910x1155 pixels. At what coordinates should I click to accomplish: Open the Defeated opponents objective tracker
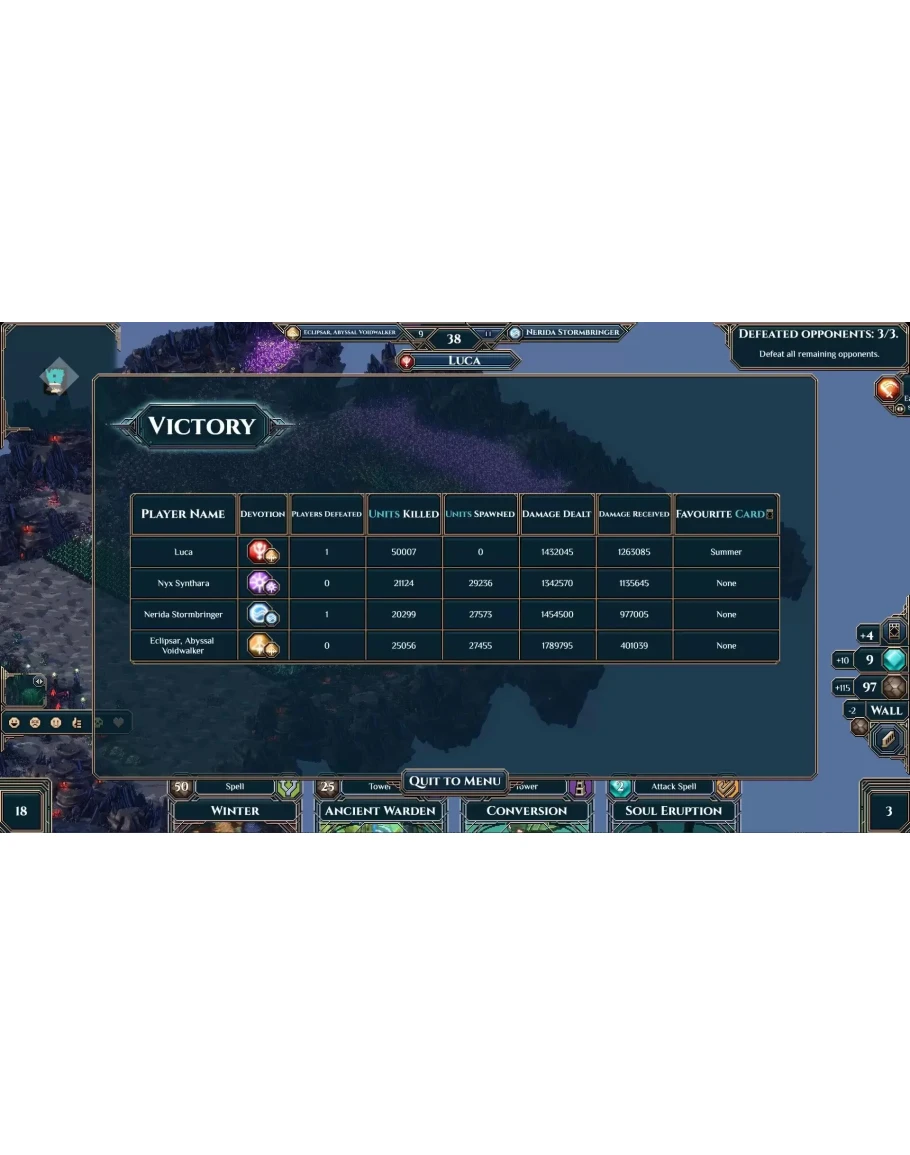[x=818, y=343]
